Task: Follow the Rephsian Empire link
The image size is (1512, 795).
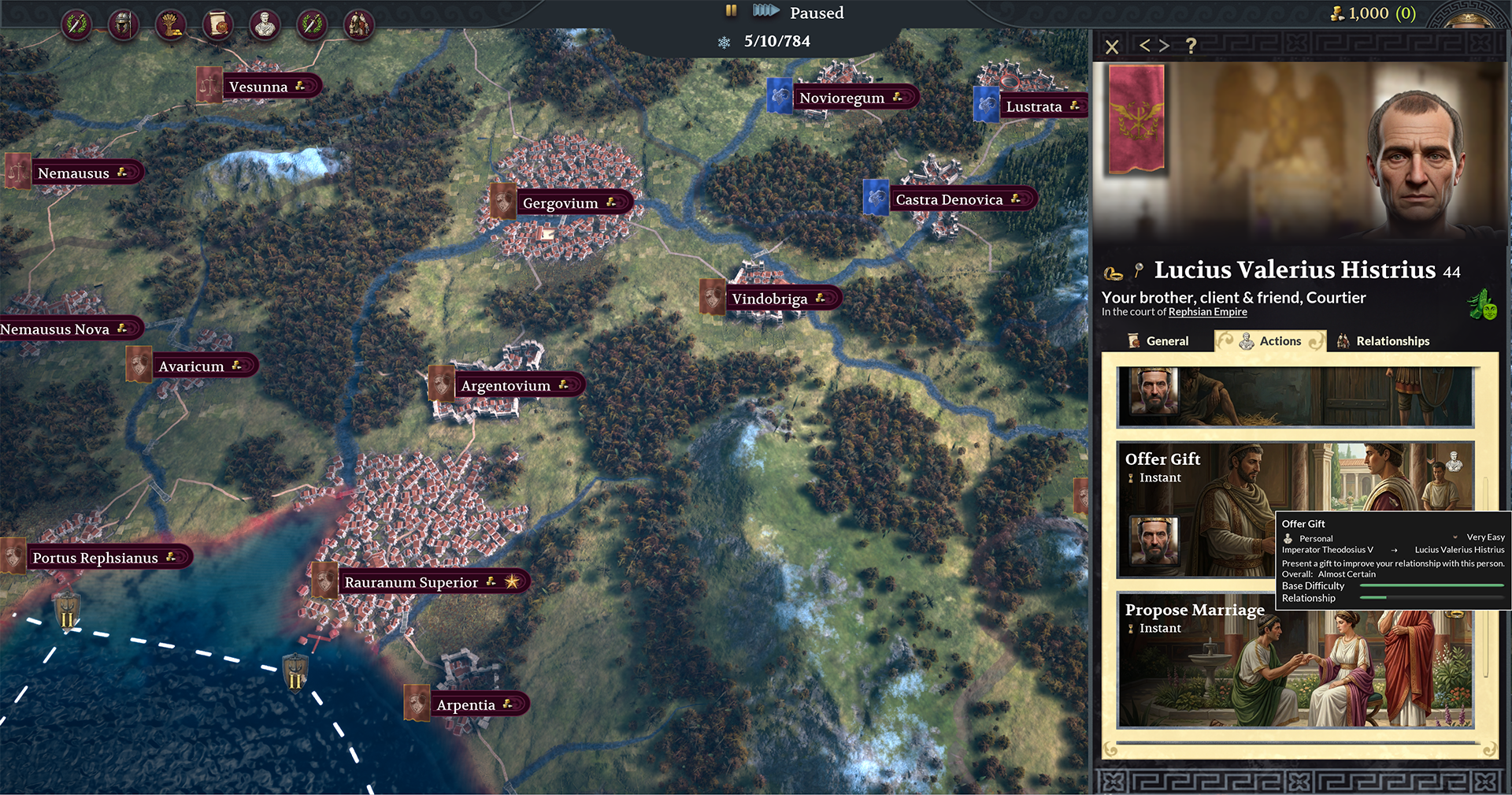Action: pyautogui.click(x=1207, y=312)
